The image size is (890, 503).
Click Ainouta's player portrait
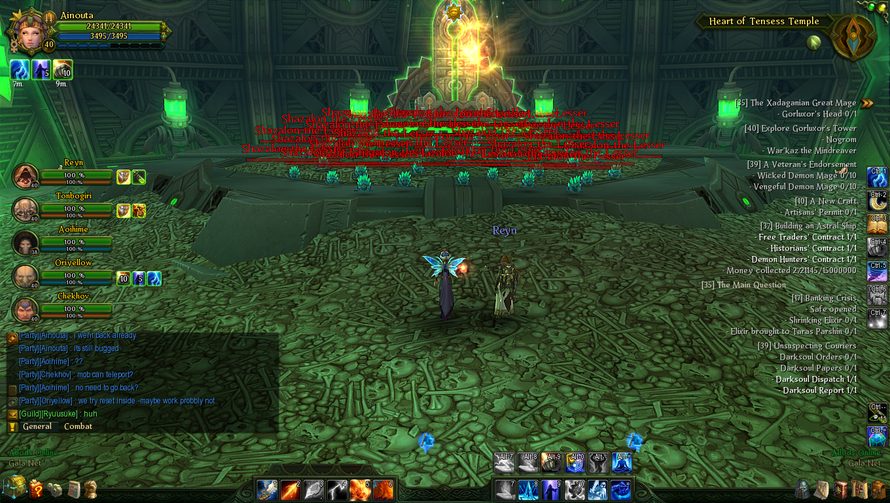(27, 32)
